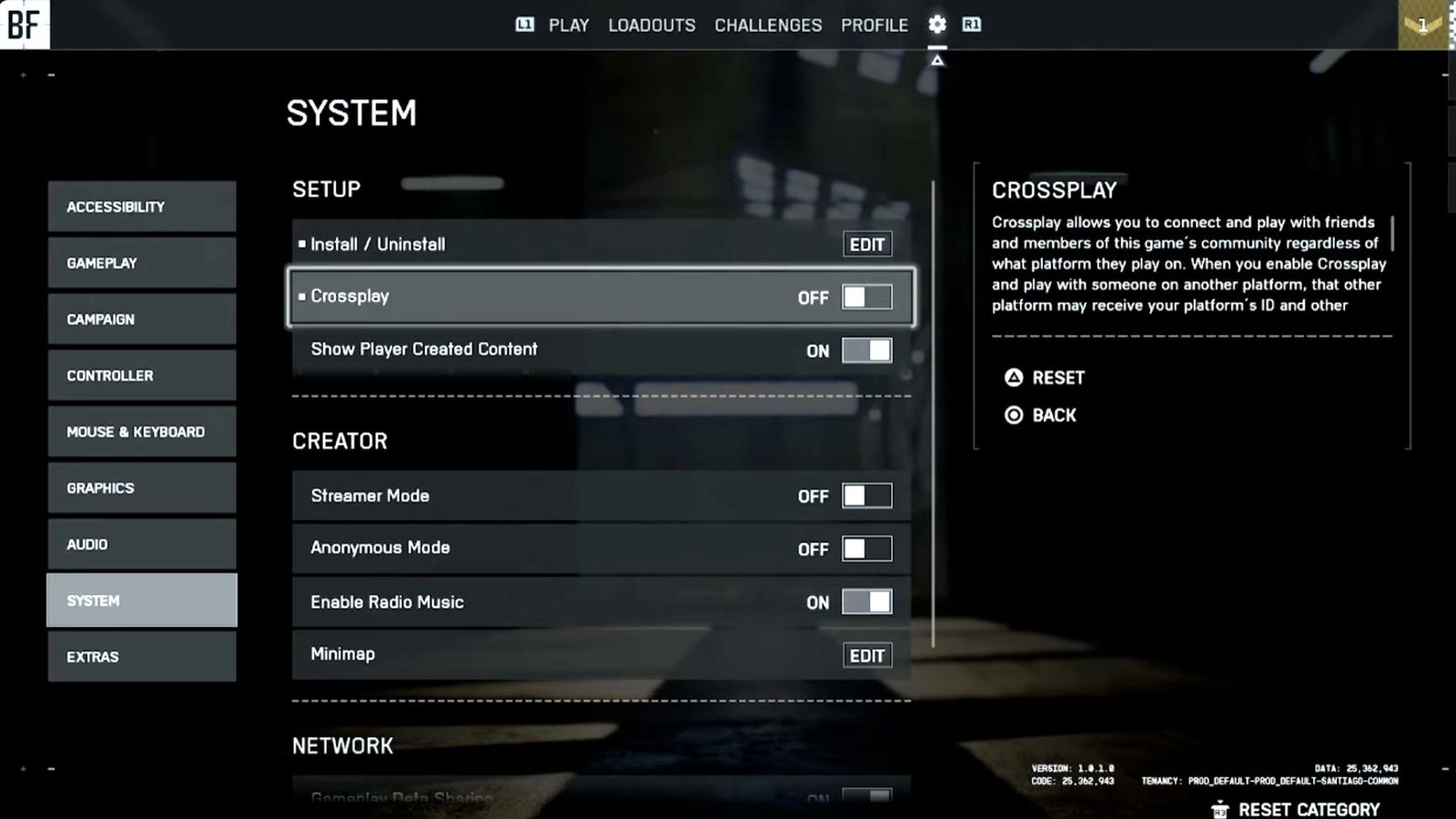Open the settings gear icon
Screen dimensions: 1456x819
click(x=936, y=25)
